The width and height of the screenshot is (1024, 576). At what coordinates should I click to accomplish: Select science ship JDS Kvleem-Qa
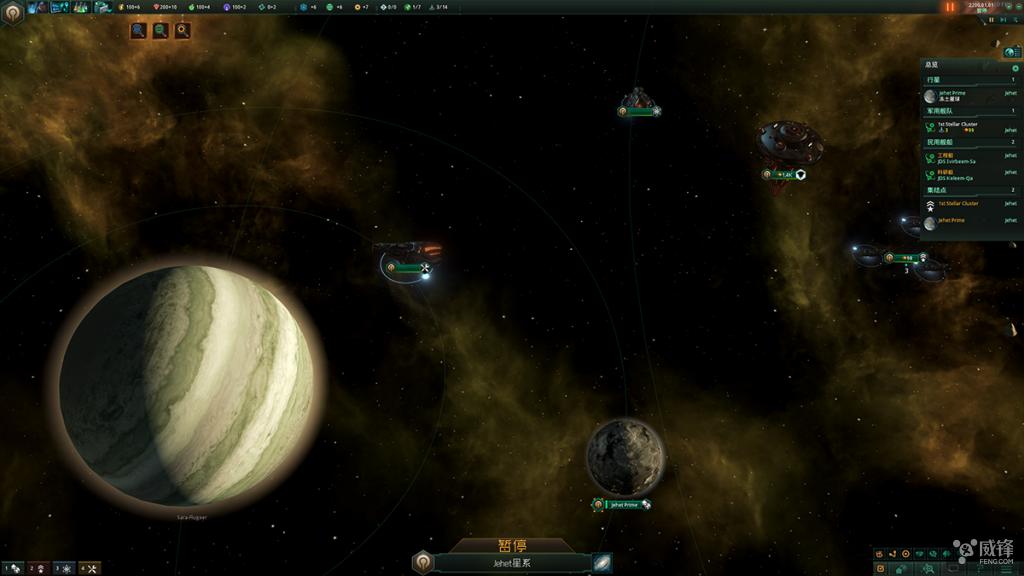(x=960, y=174)
